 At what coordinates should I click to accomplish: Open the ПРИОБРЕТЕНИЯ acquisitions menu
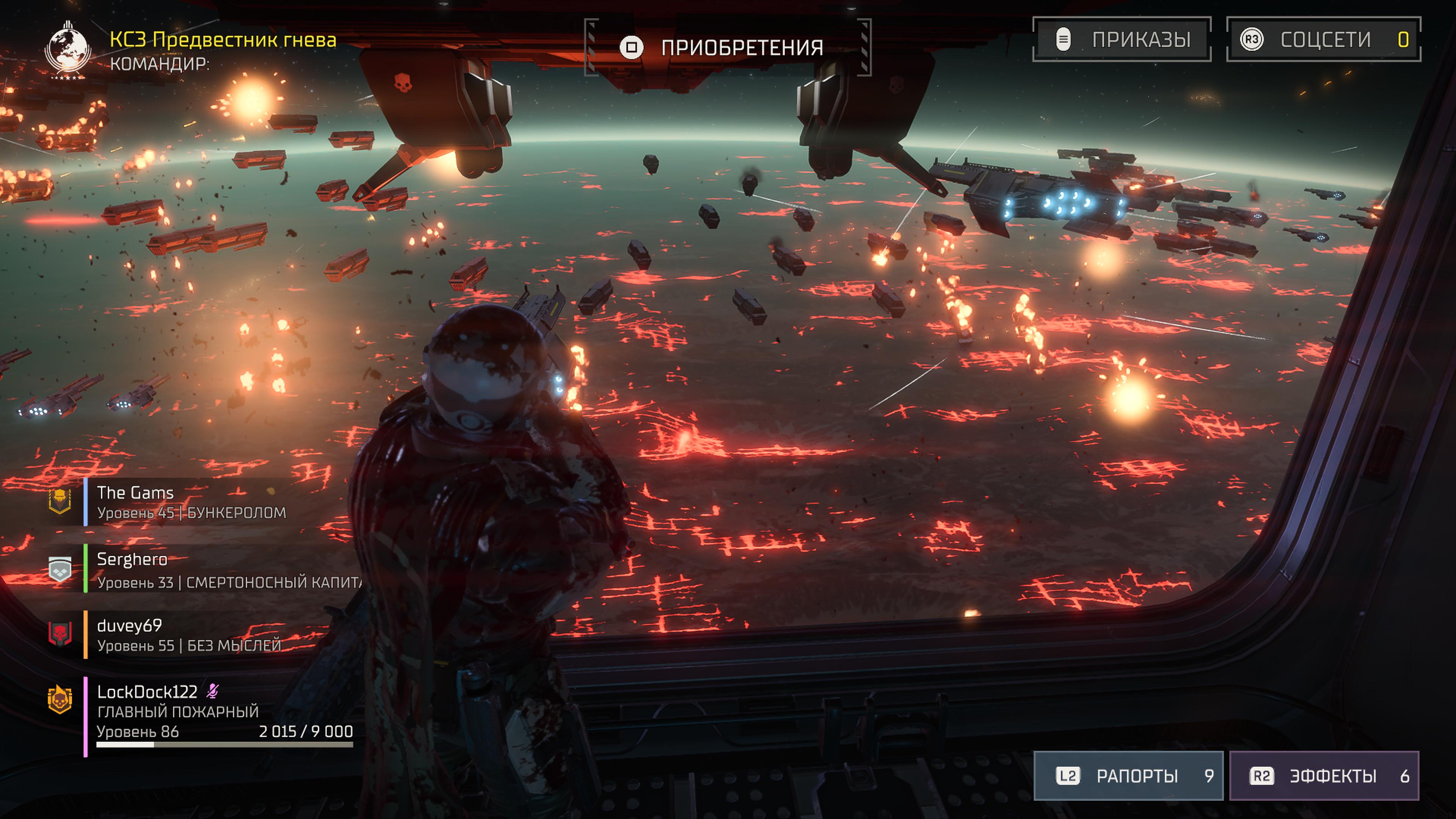tap(728, 47)
